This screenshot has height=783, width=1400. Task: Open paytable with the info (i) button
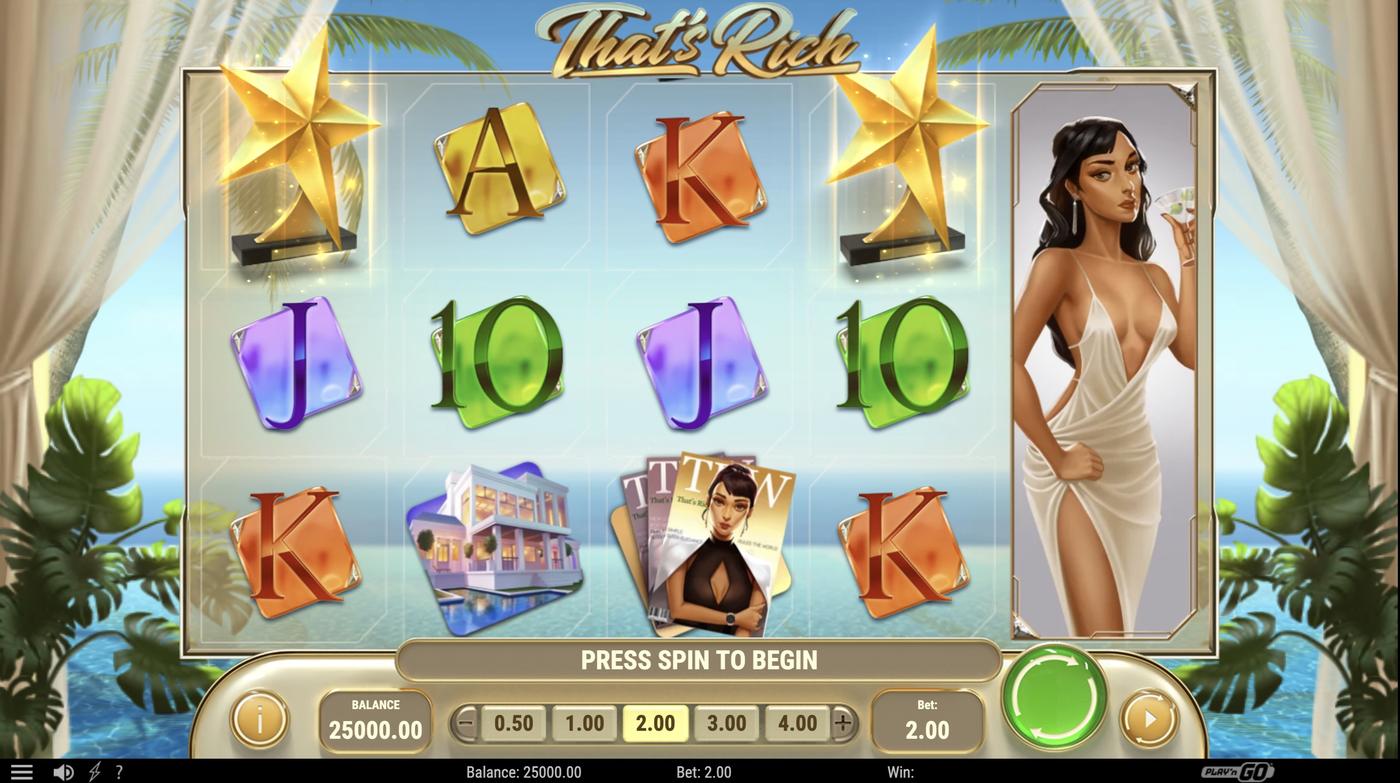coord(258,720)
